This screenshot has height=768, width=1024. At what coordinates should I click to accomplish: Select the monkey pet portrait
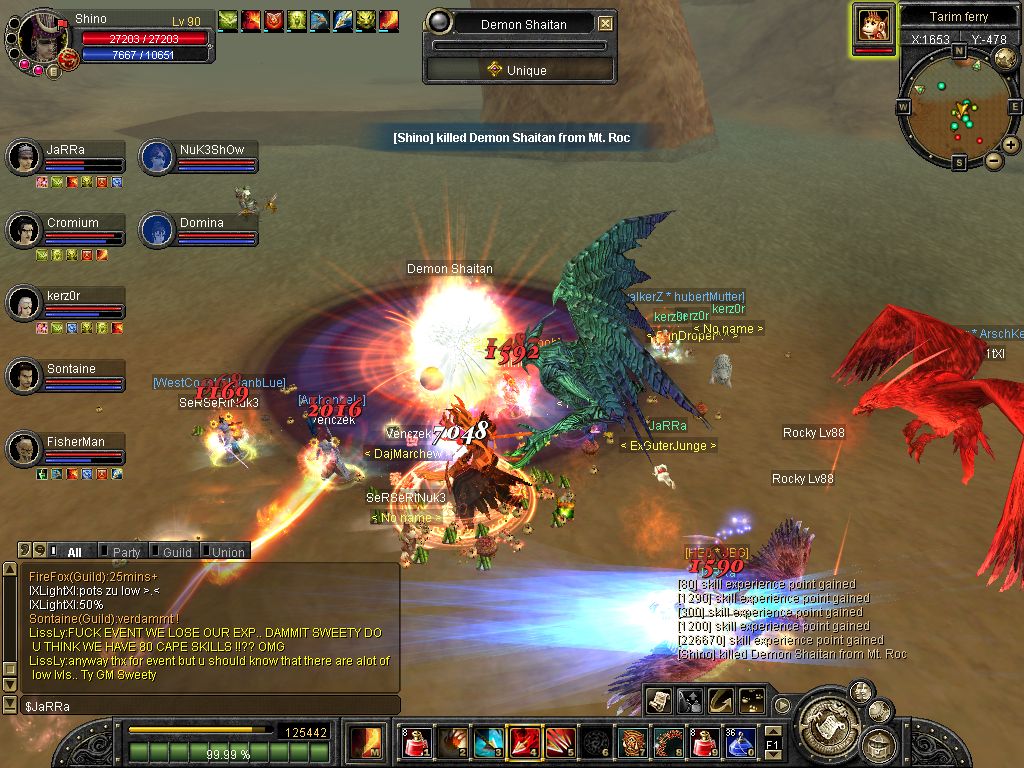point(873,25)
